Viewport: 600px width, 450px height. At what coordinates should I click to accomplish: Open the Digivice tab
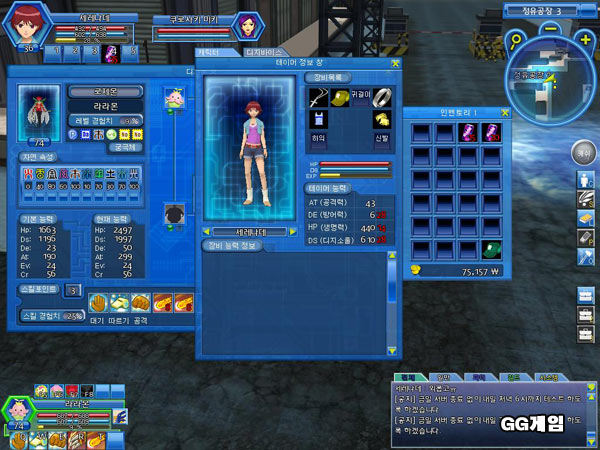pyautogui.click(x=264, y=52)
